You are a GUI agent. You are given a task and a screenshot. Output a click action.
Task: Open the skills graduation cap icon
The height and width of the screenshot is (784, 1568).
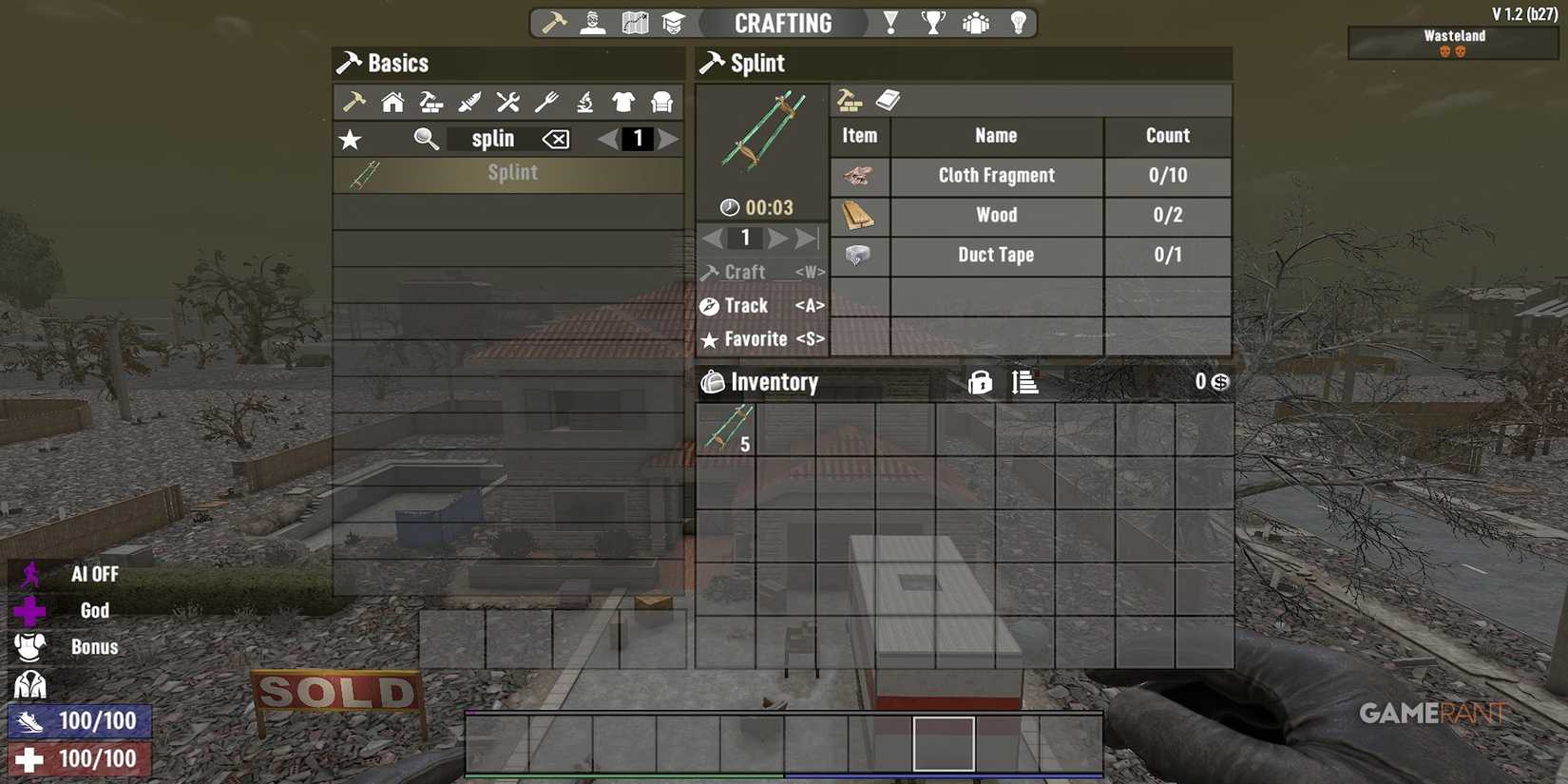click(x=675, y=22)
